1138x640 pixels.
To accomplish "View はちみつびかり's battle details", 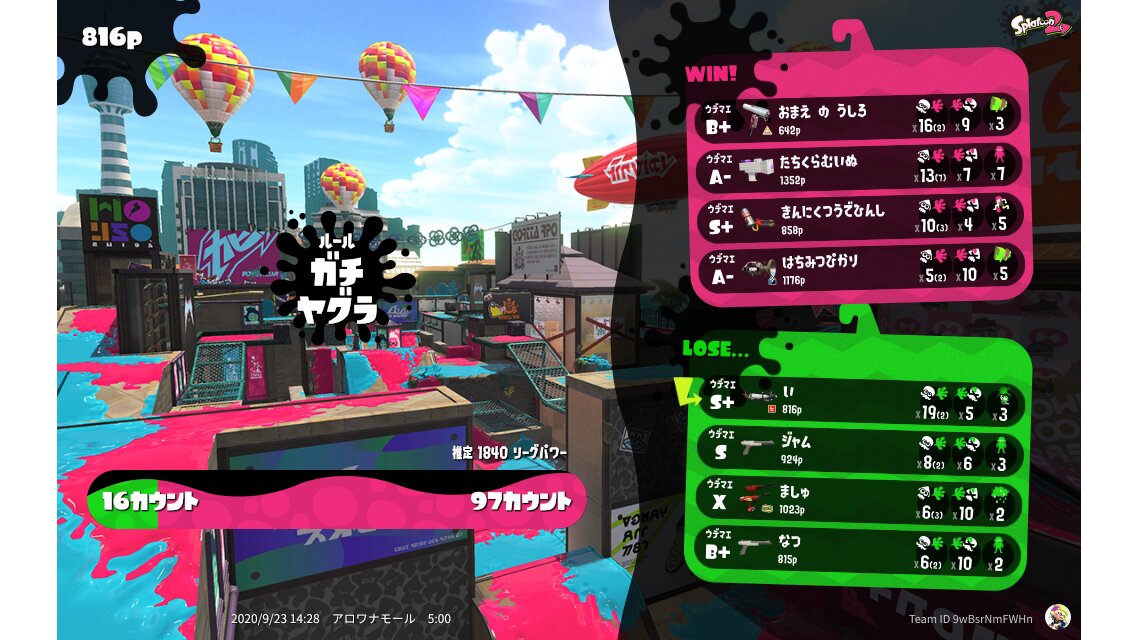I will tap(858, 267).
